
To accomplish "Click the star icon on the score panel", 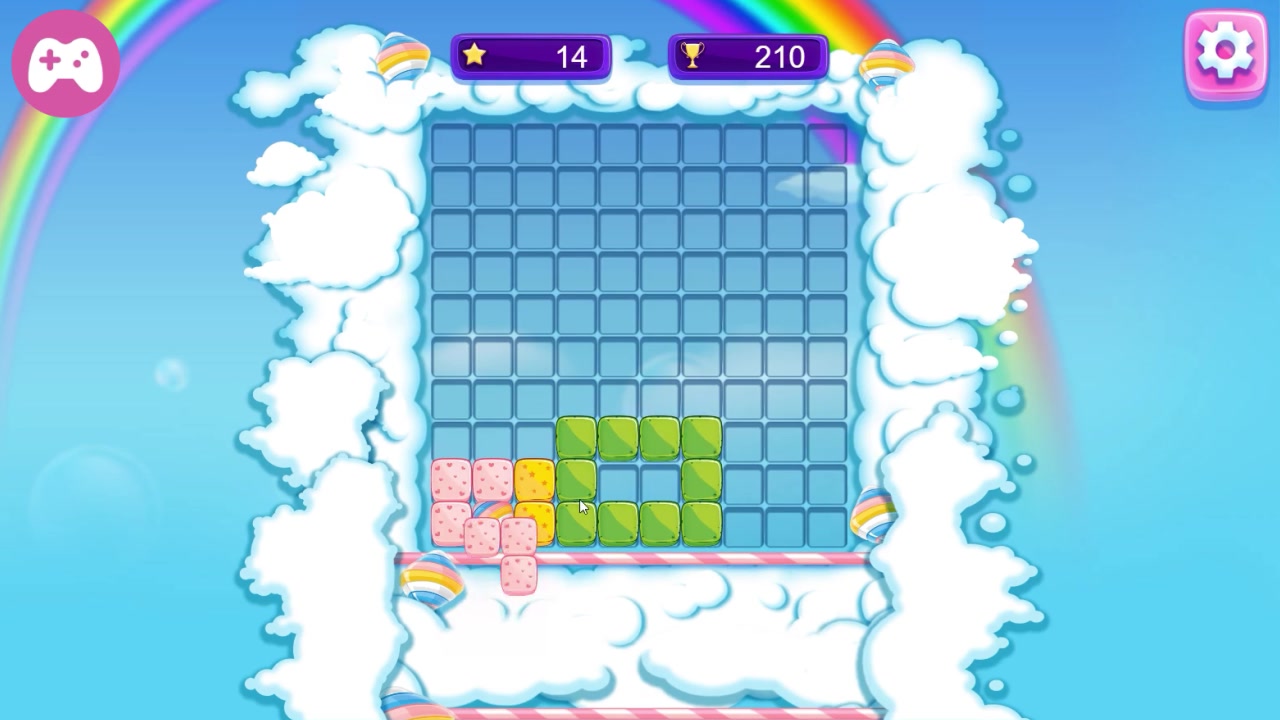I will click(475, 56).
